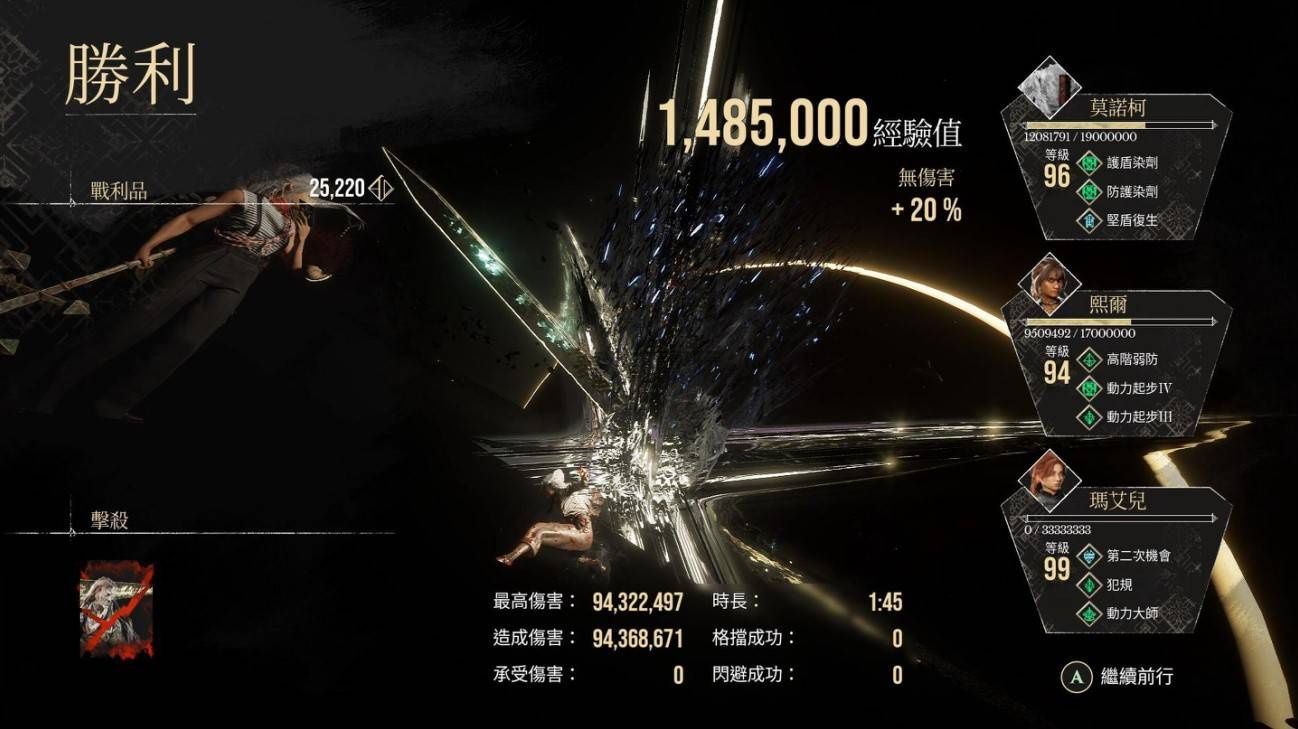This screenshot has height=729, width=1298.
Task: Click the 高階弱防 skill icon
Action: 1090,359
